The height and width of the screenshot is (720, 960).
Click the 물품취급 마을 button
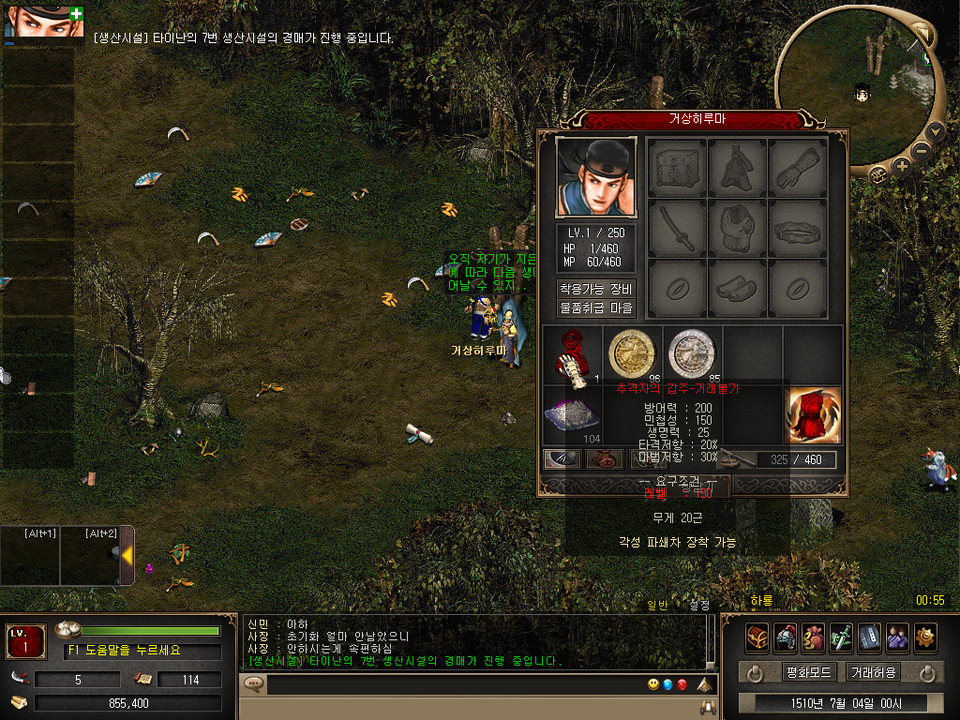click(x=596, y=308)
